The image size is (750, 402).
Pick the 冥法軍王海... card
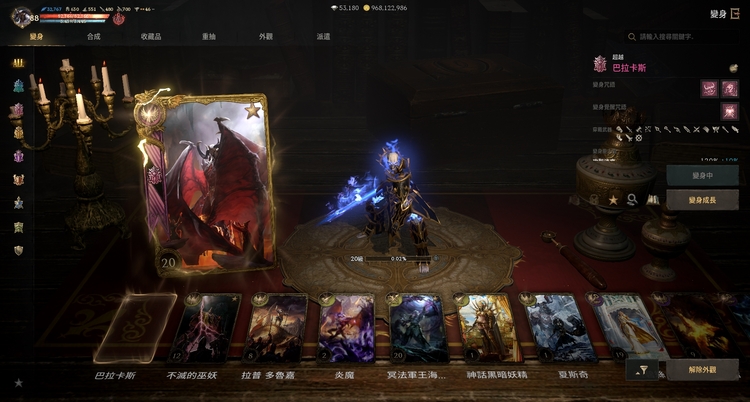click(418, 329)
